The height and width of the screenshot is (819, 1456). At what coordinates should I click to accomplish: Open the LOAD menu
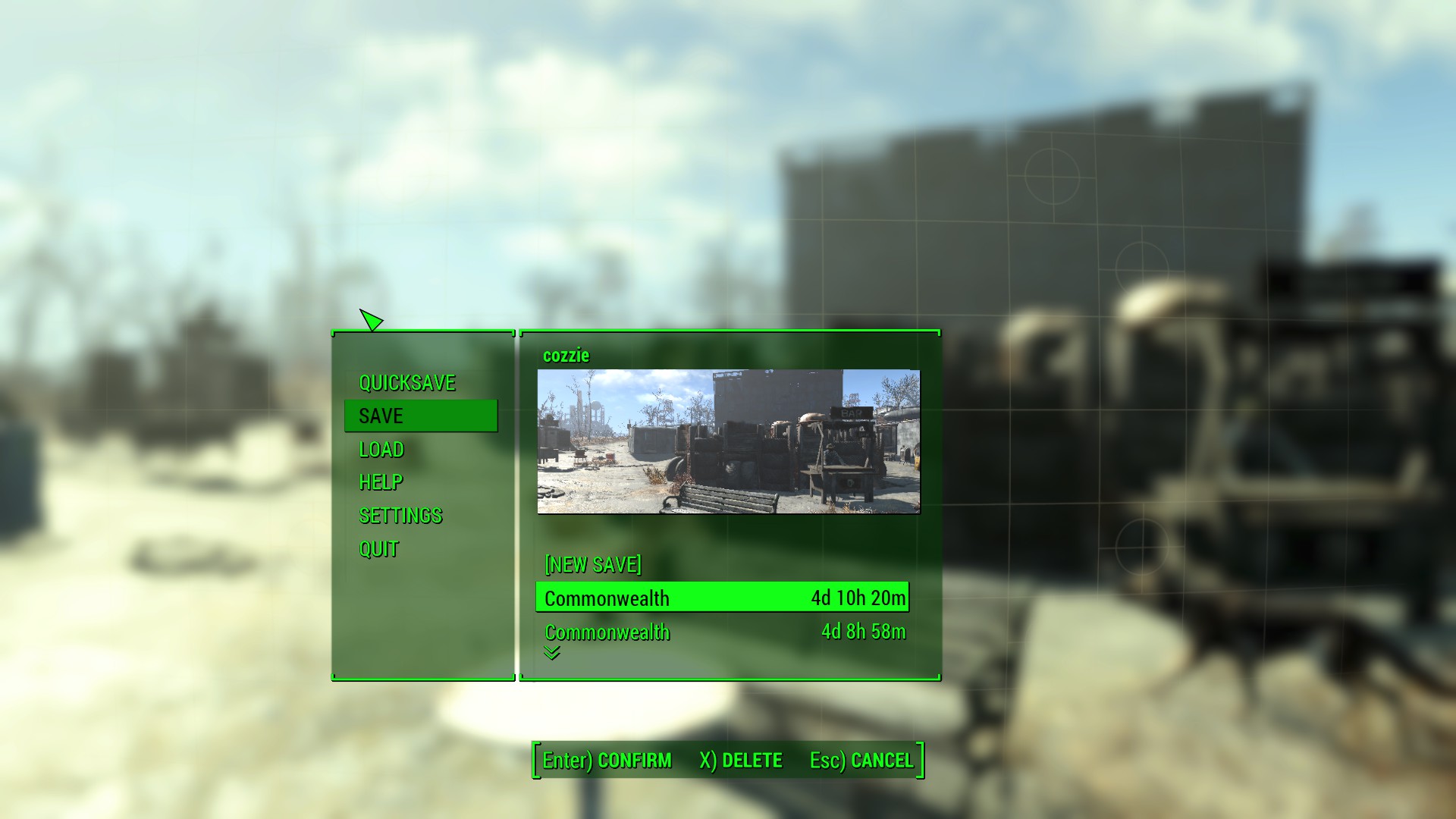click(x=381, y=450)
